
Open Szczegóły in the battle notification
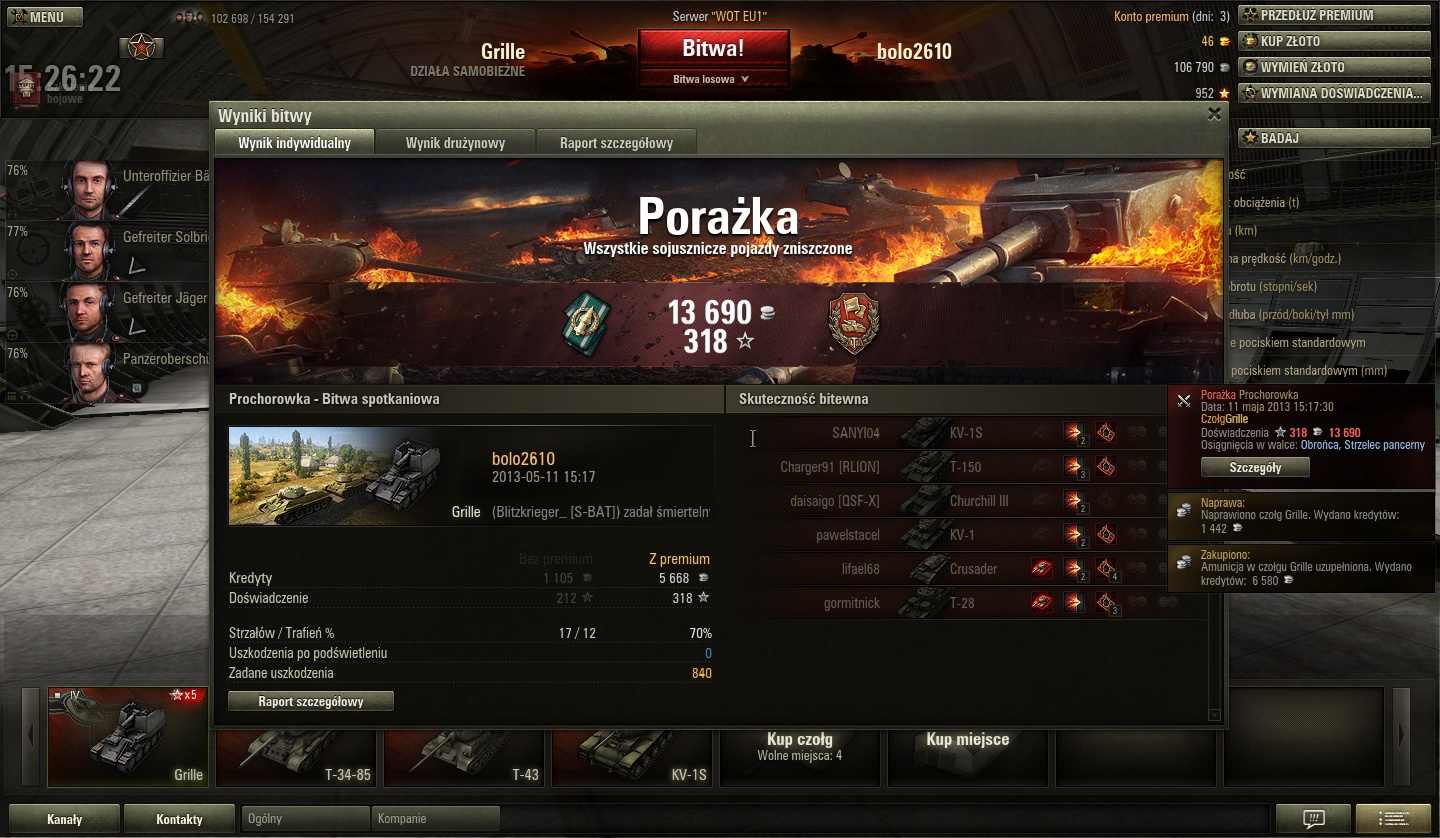click(x=1255, y=467)
